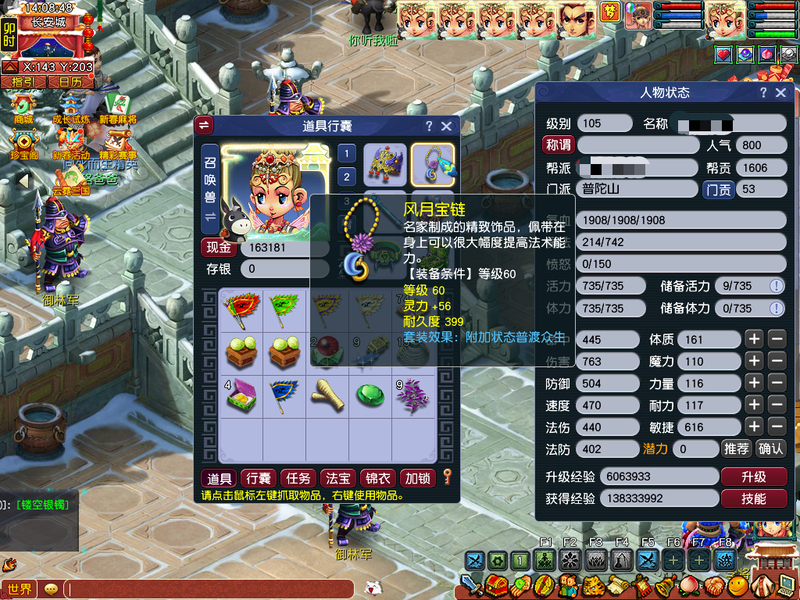Switch to the 锦衣 costume tab
800x600 pixels.
pyautogui.click(x=376, y=478)
